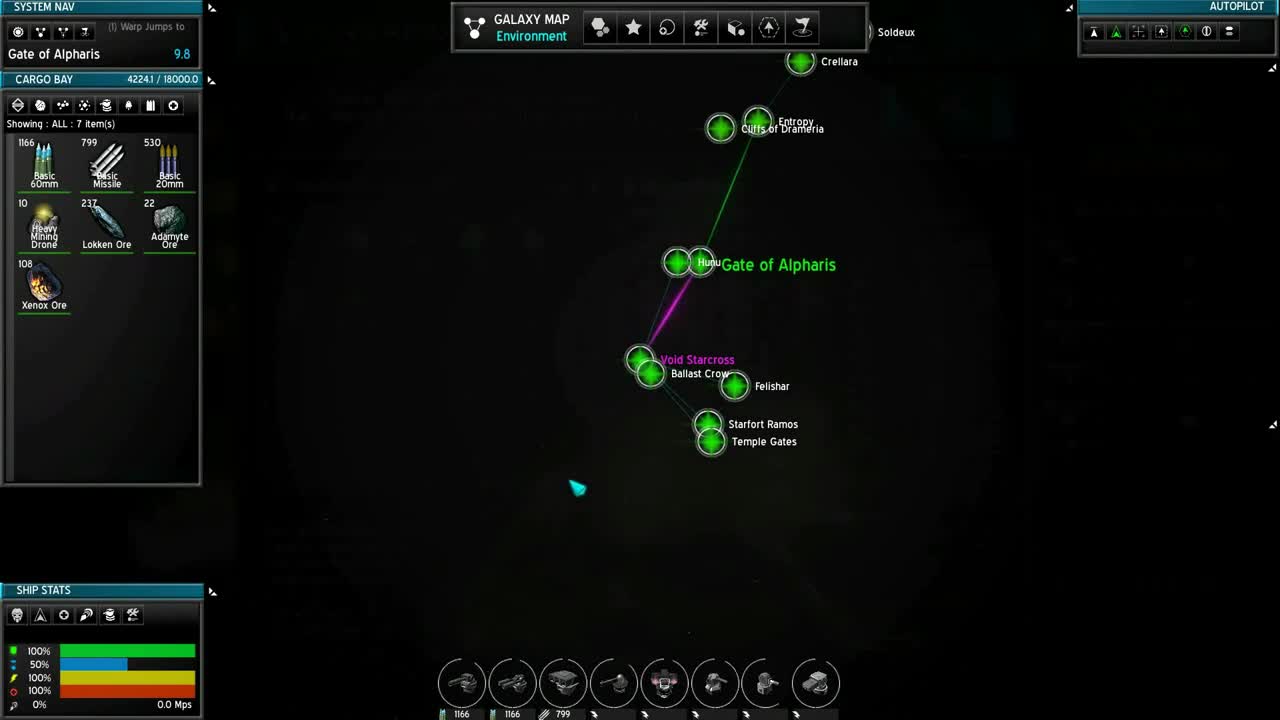This screenshot has height=720, width=1280.
Task: Select the Void Starcross system node
Action: pos(641,358)
